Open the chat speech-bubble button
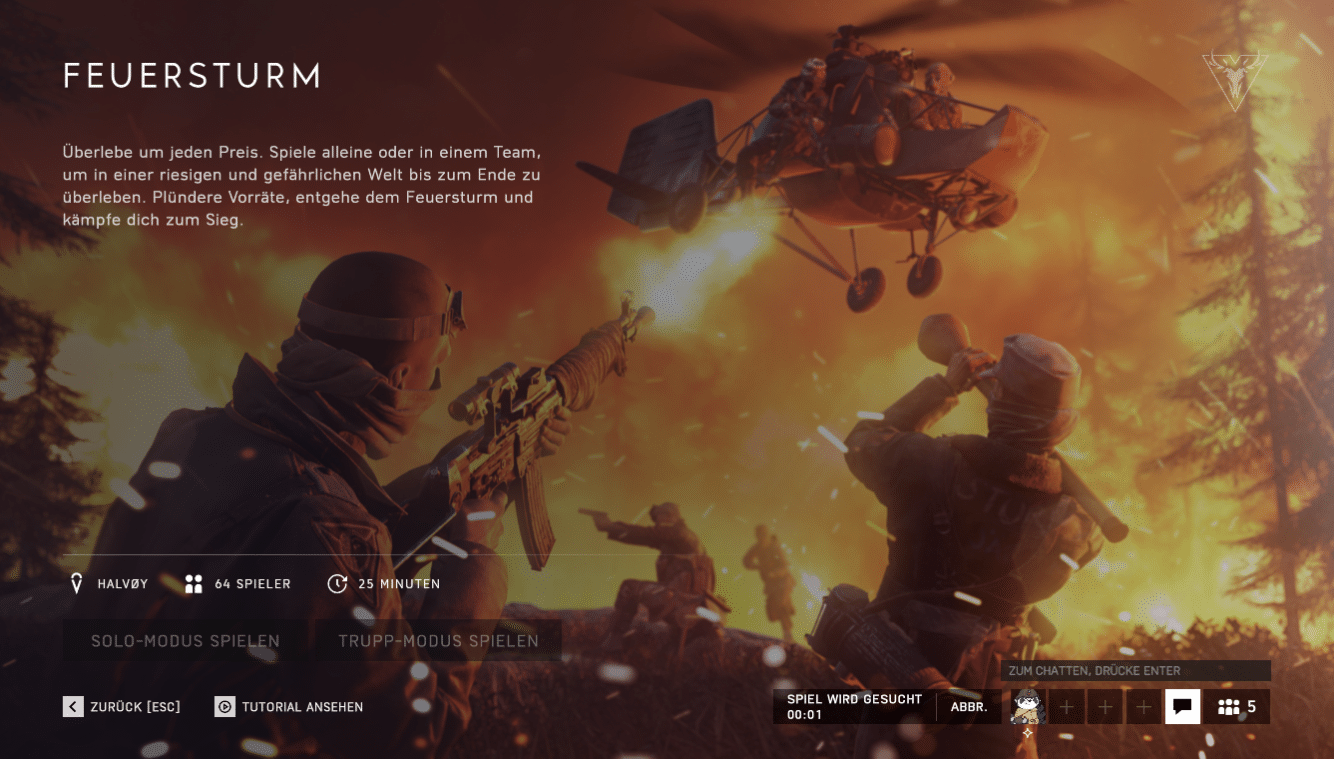The height and width of the screenshot is (759, 1334). pos(1183,707)
